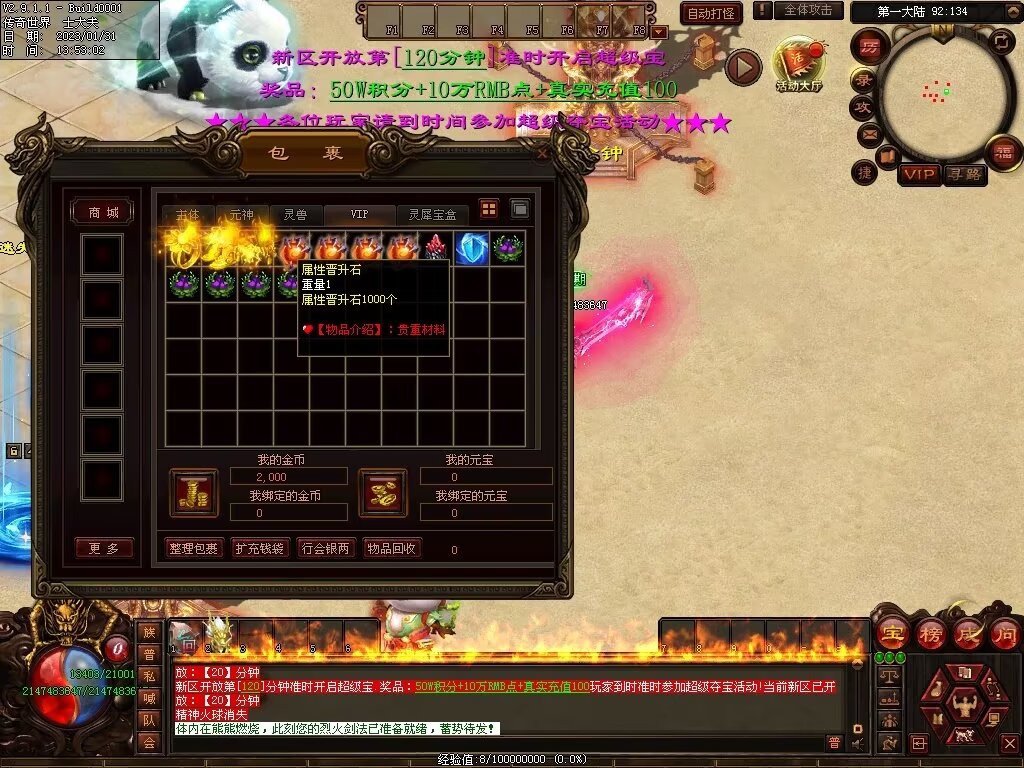Close the 包裹 bag window
Image resolution: width=1024 pixels, height=768 pixels.
point(543,154)
